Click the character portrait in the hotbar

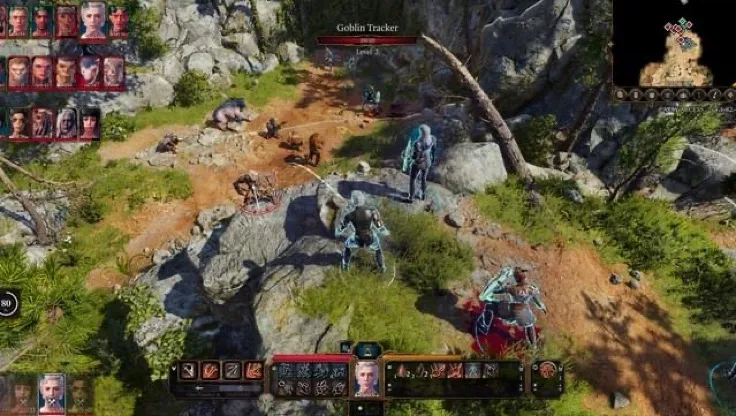pos(366,379)
